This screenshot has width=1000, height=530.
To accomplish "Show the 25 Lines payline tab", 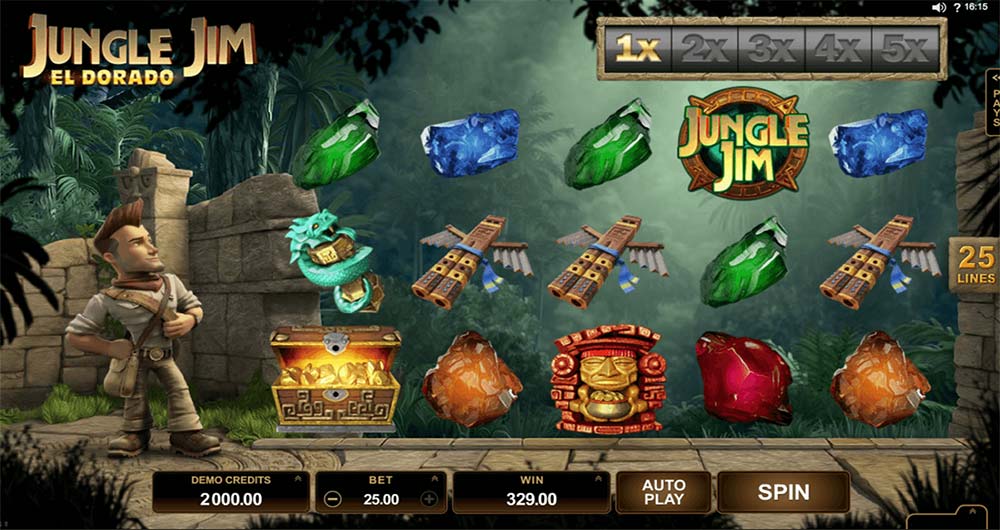I will [974, 265].
